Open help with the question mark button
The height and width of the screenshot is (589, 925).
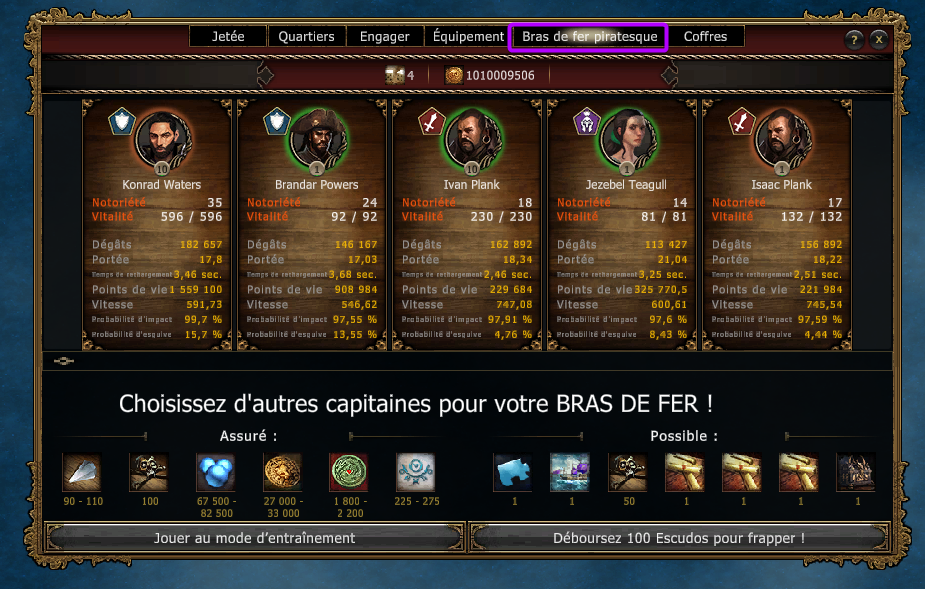click(854, 40)
